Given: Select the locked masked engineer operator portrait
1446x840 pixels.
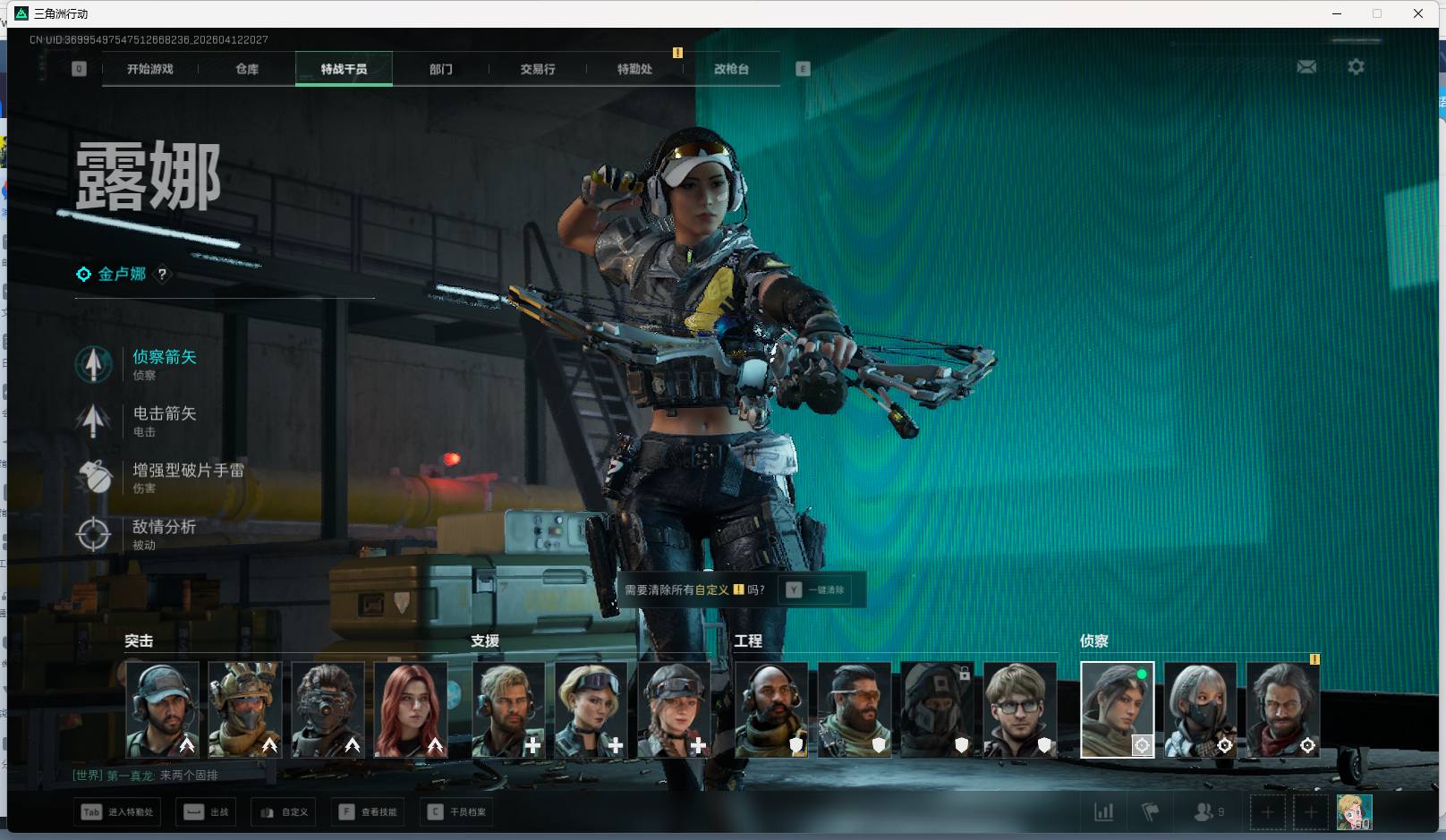Looking at the screenshot, I should pyautogui.click(x=937, y=709).
